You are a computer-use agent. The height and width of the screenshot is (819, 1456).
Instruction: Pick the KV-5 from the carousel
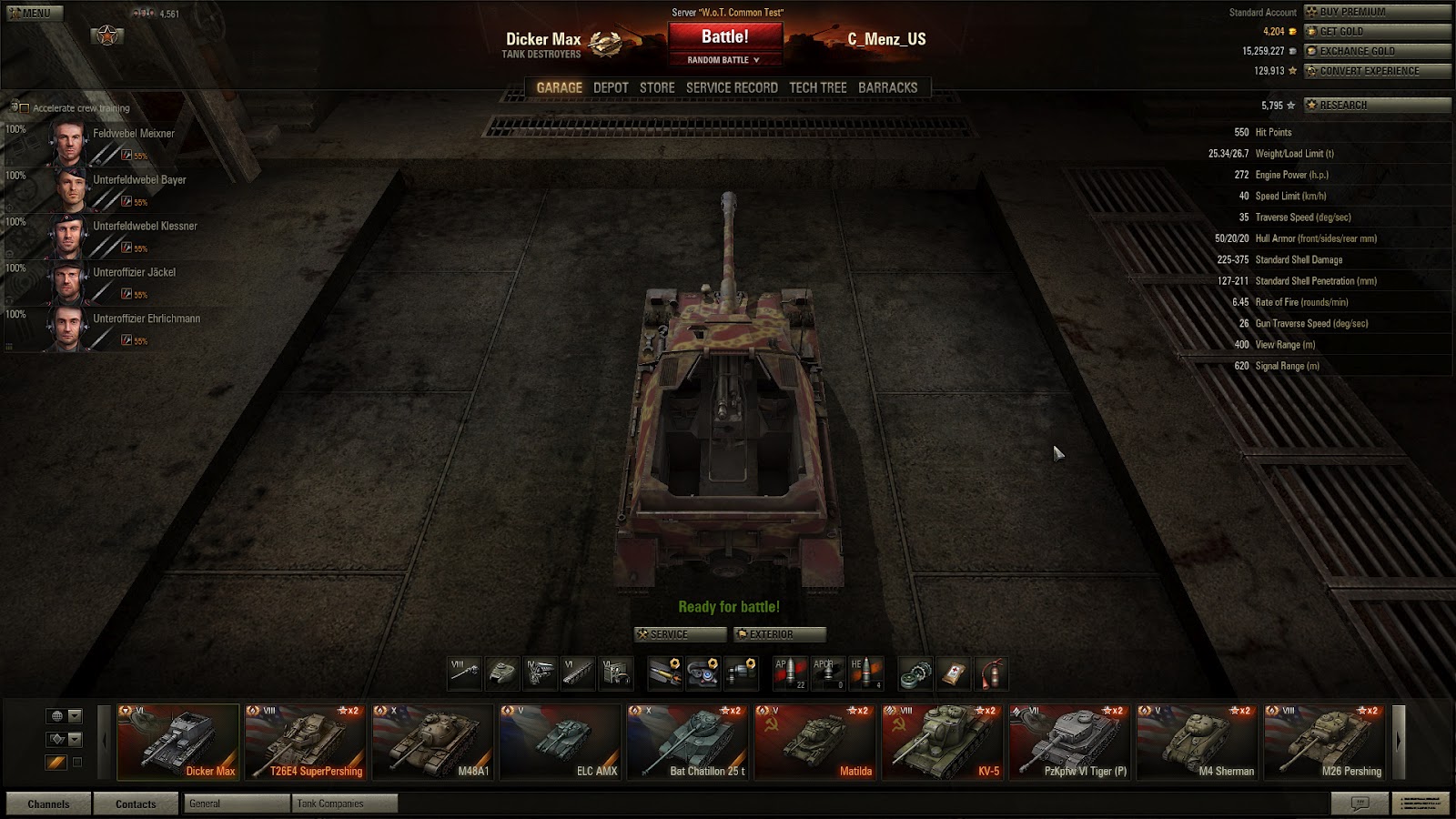tap(942, 742)
